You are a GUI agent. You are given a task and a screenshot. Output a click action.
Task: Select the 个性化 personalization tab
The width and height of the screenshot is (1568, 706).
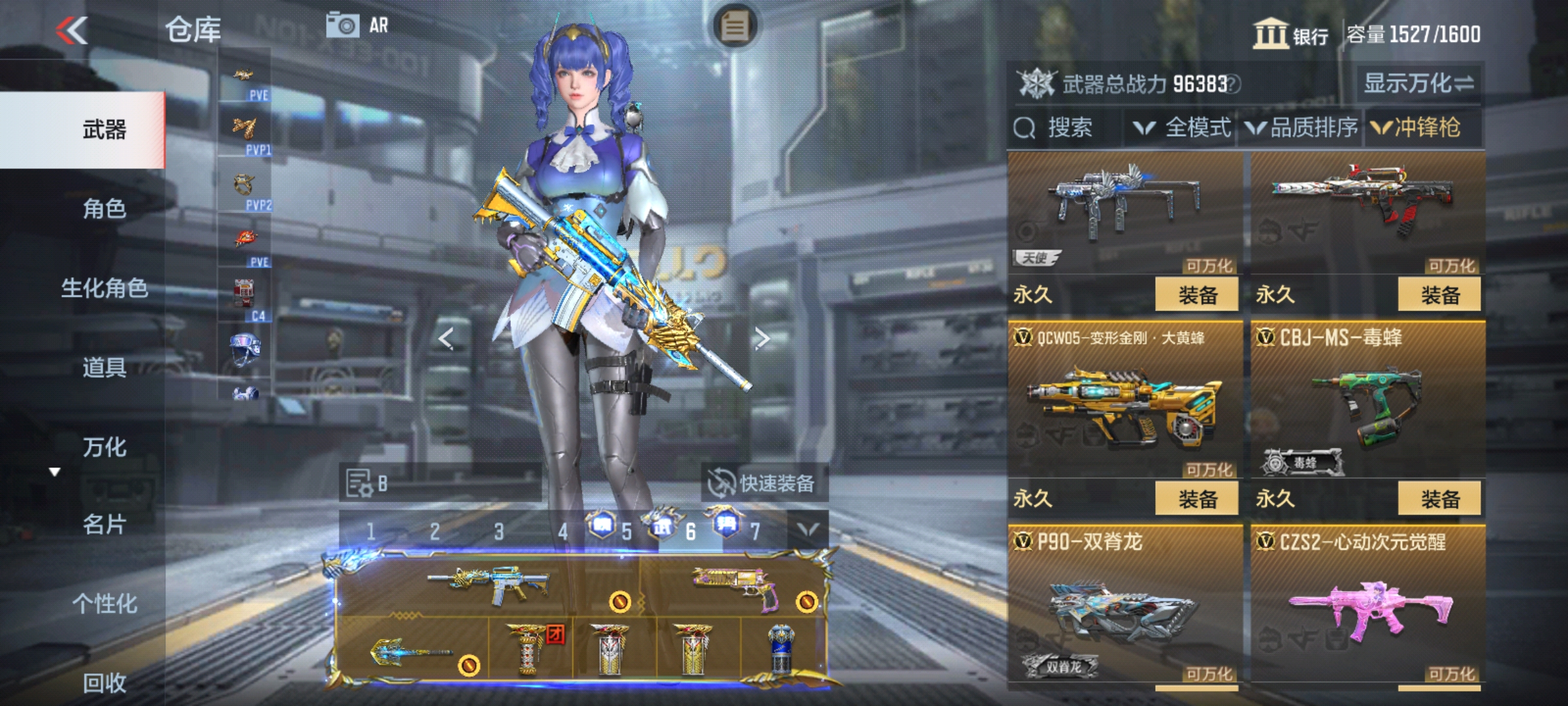coord(105,603)
